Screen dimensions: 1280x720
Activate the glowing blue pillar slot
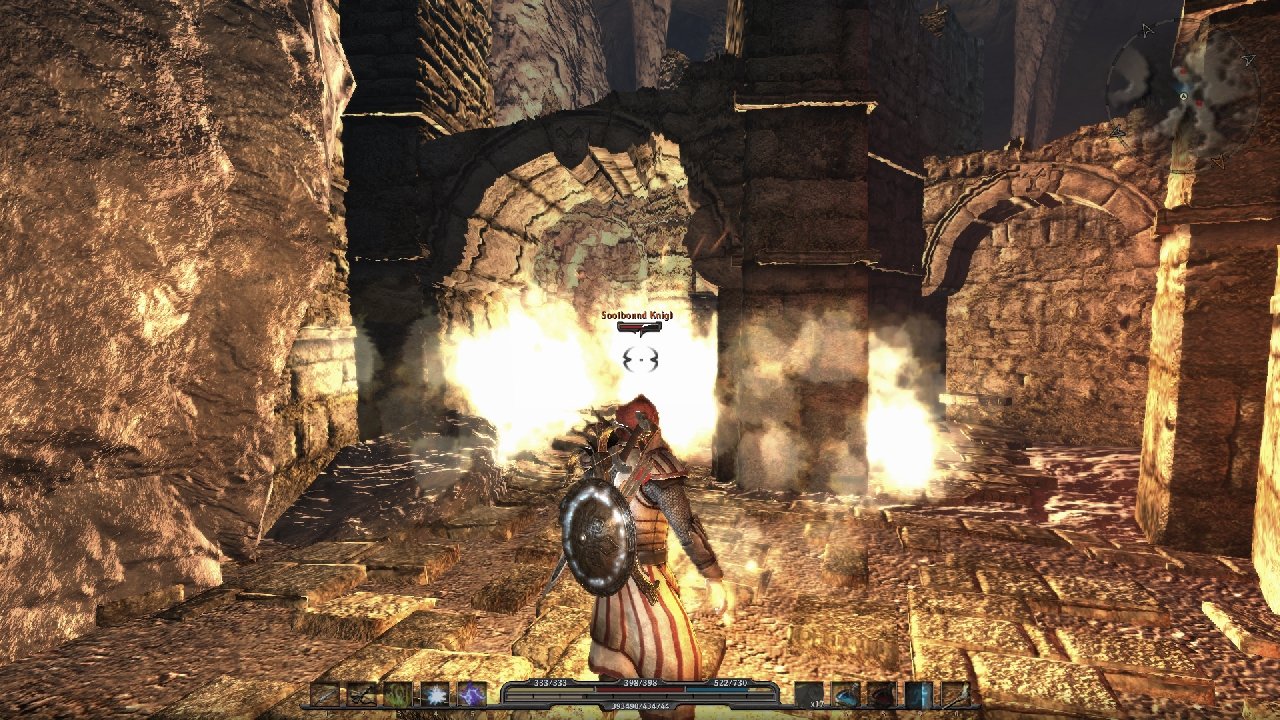pyautogui.click(x=918, y=694)
